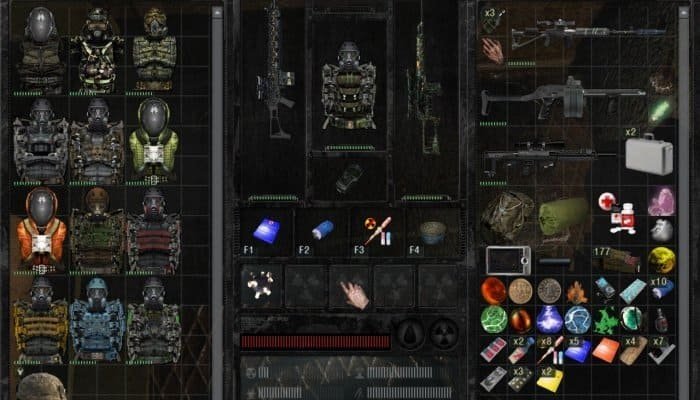This screenshot has width=700, height=400.
Task: Select the blue-tinted armor suit
Action: tap(98, 320)
